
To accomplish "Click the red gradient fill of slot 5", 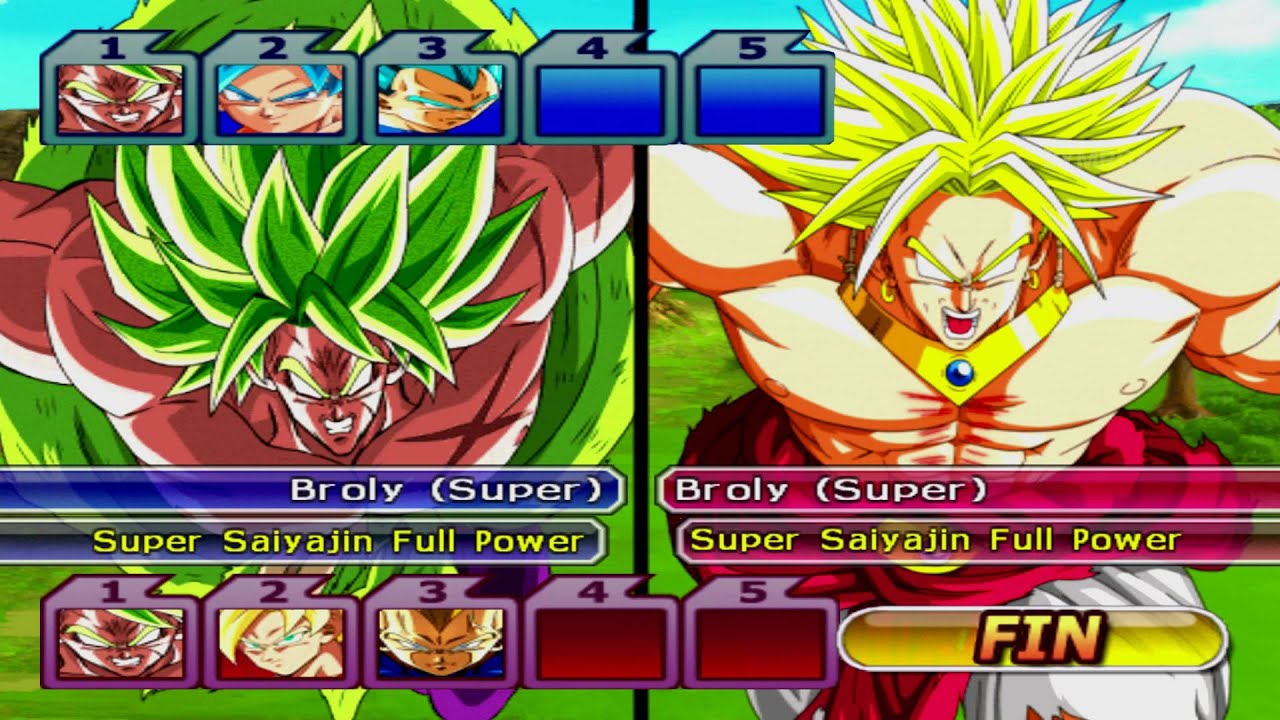I will tap(758, 645).
